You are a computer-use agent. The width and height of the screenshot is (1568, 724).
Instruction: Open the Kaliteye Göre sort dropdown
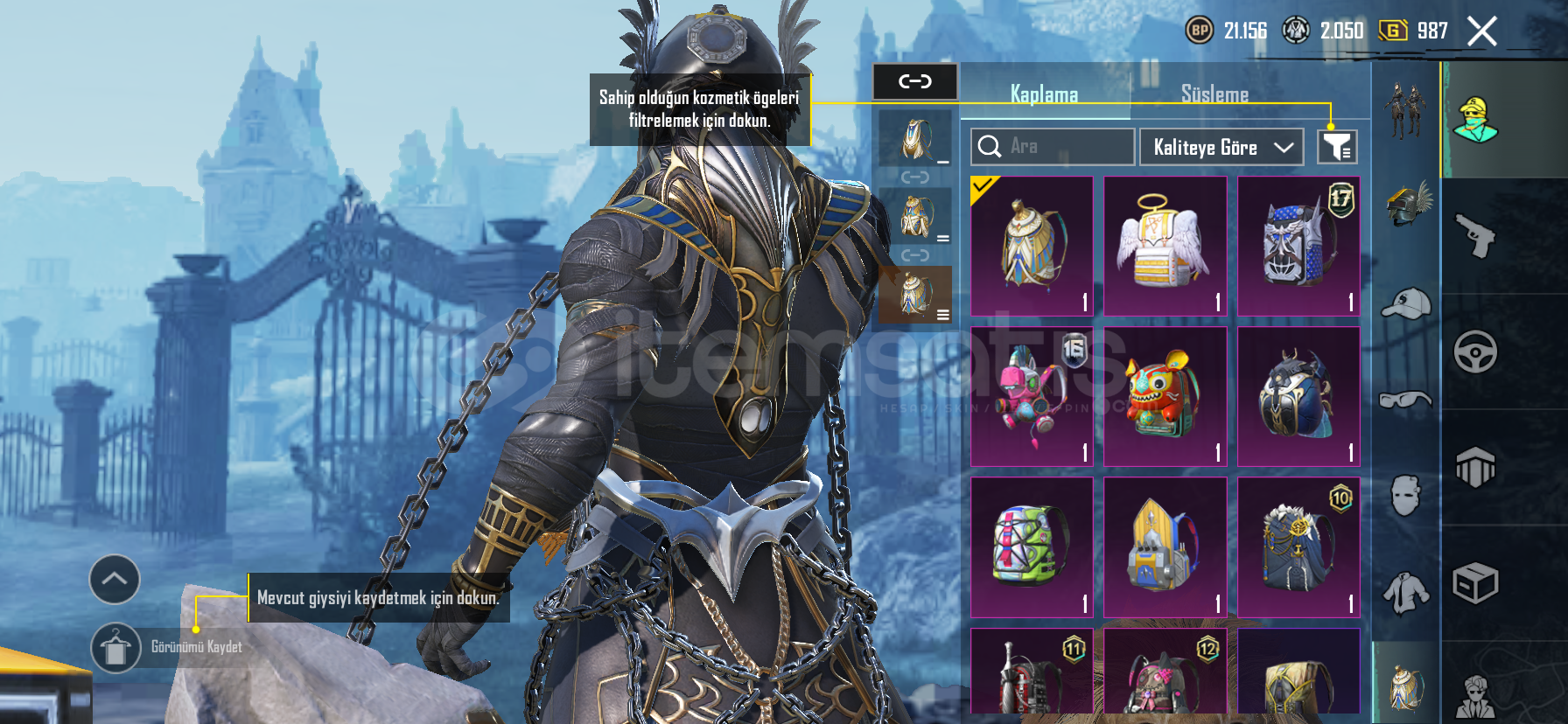[1221, 147]
